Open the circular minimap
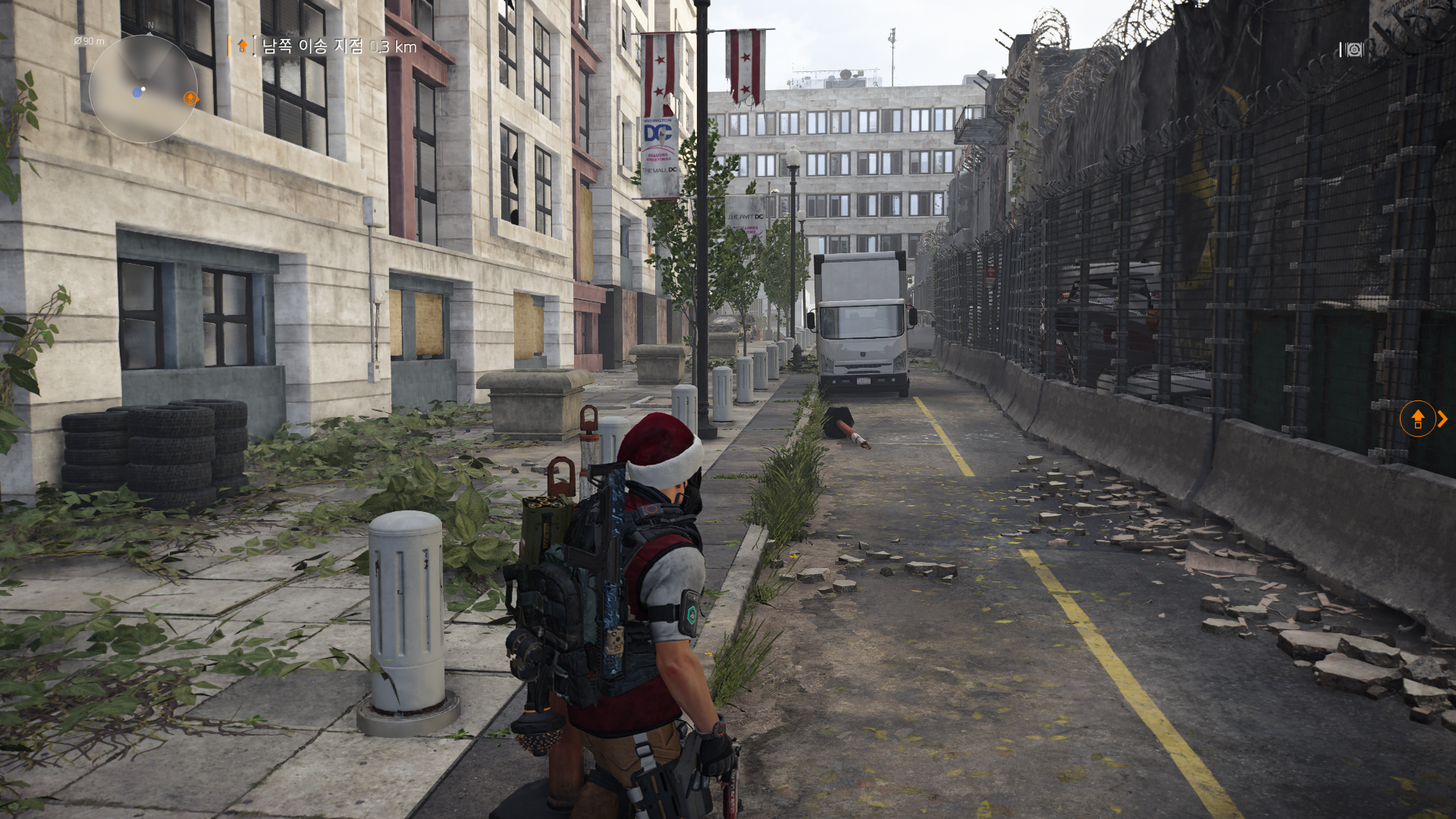The width and height of the screenshot is (1456, 819). 143,89
